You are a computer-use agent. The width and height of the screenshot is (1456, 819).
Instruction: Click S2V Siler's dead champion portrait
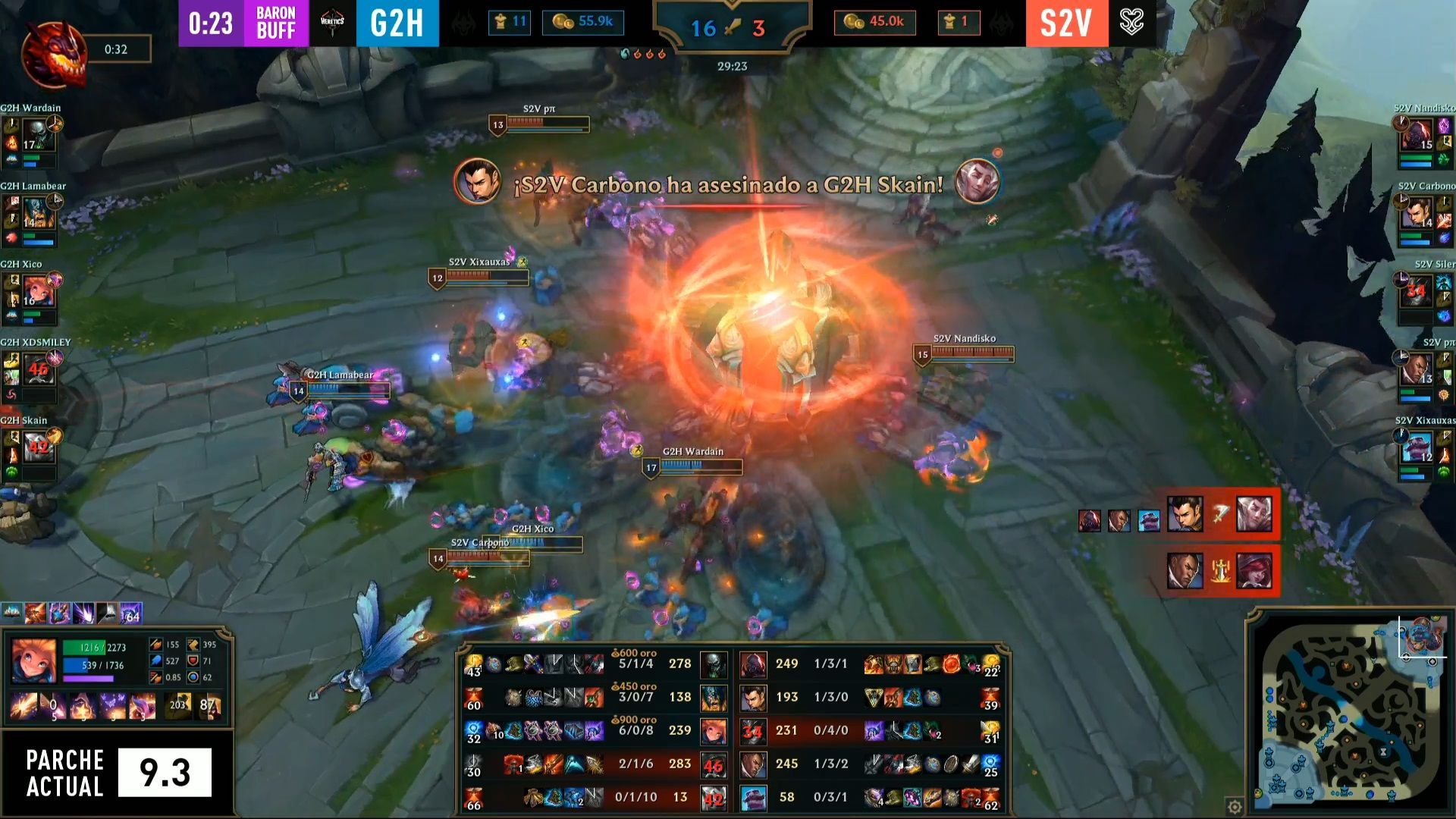(1416, 292)
